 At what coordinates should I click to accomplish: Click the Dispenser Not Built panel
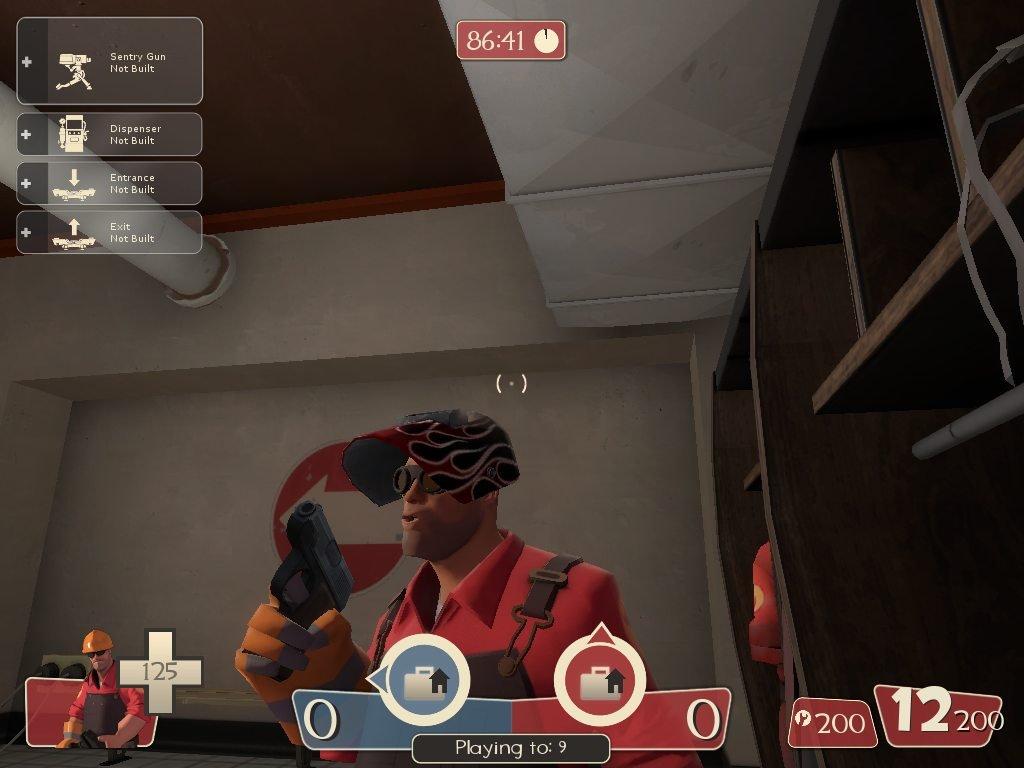[110, 134]
